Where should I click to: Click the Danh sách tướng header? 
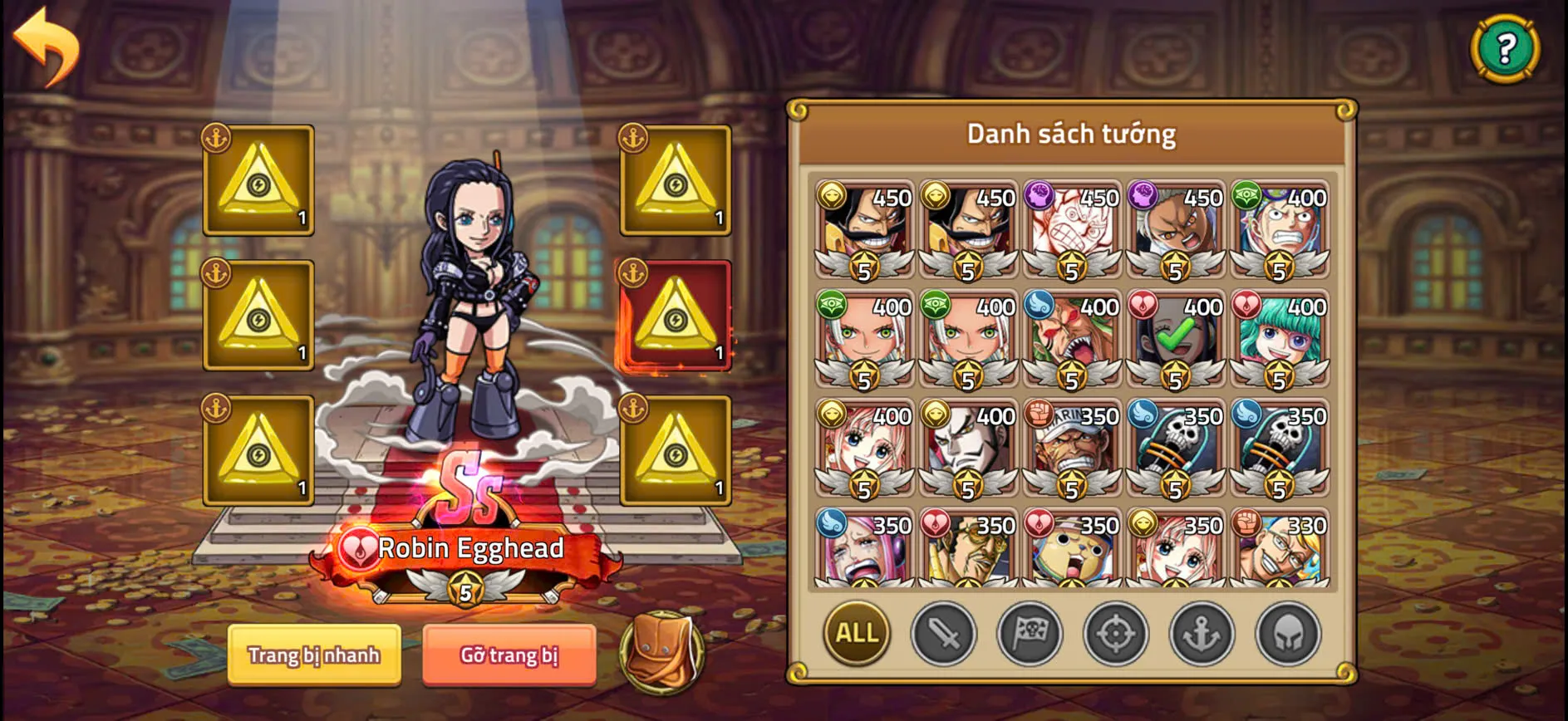pyautogui.click(x=1070, y=133)
